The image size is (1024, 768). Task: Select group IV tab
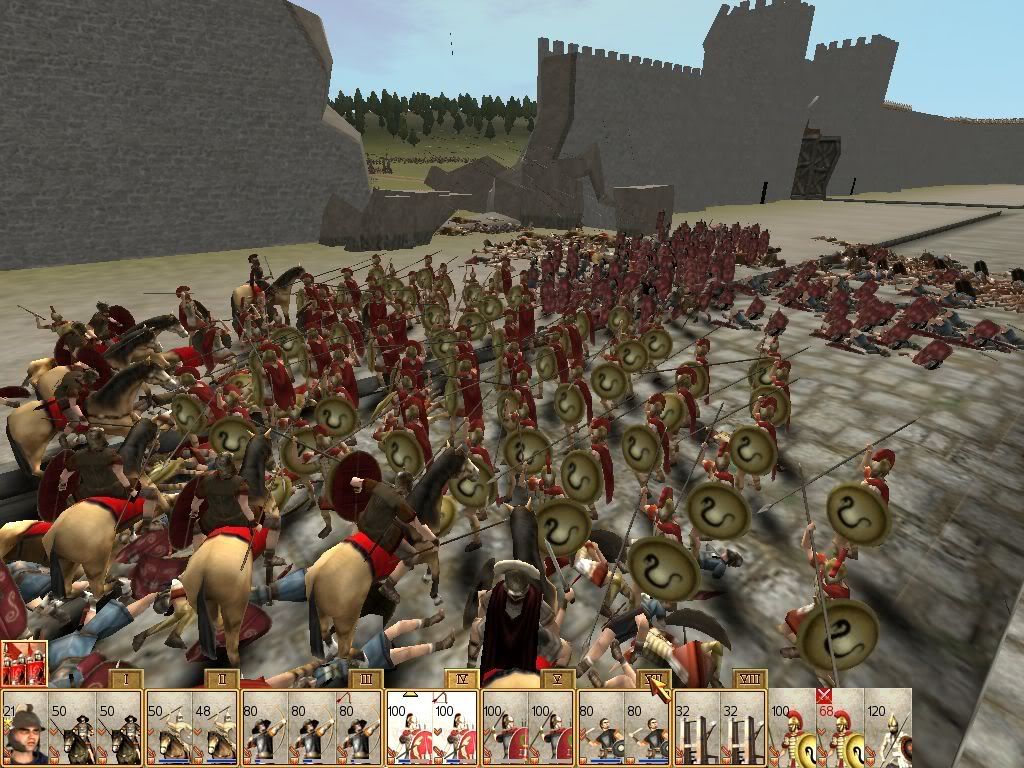coord(462,679)
